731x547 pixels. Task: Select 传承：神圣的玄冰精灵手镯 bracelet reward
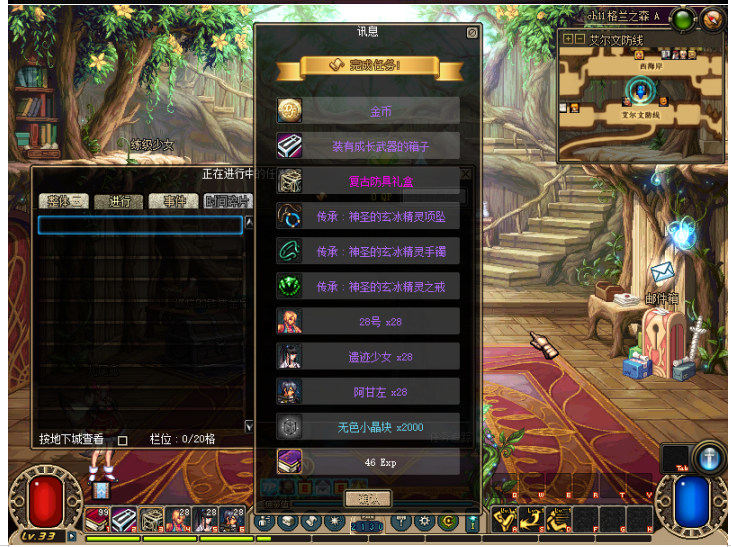368,251
